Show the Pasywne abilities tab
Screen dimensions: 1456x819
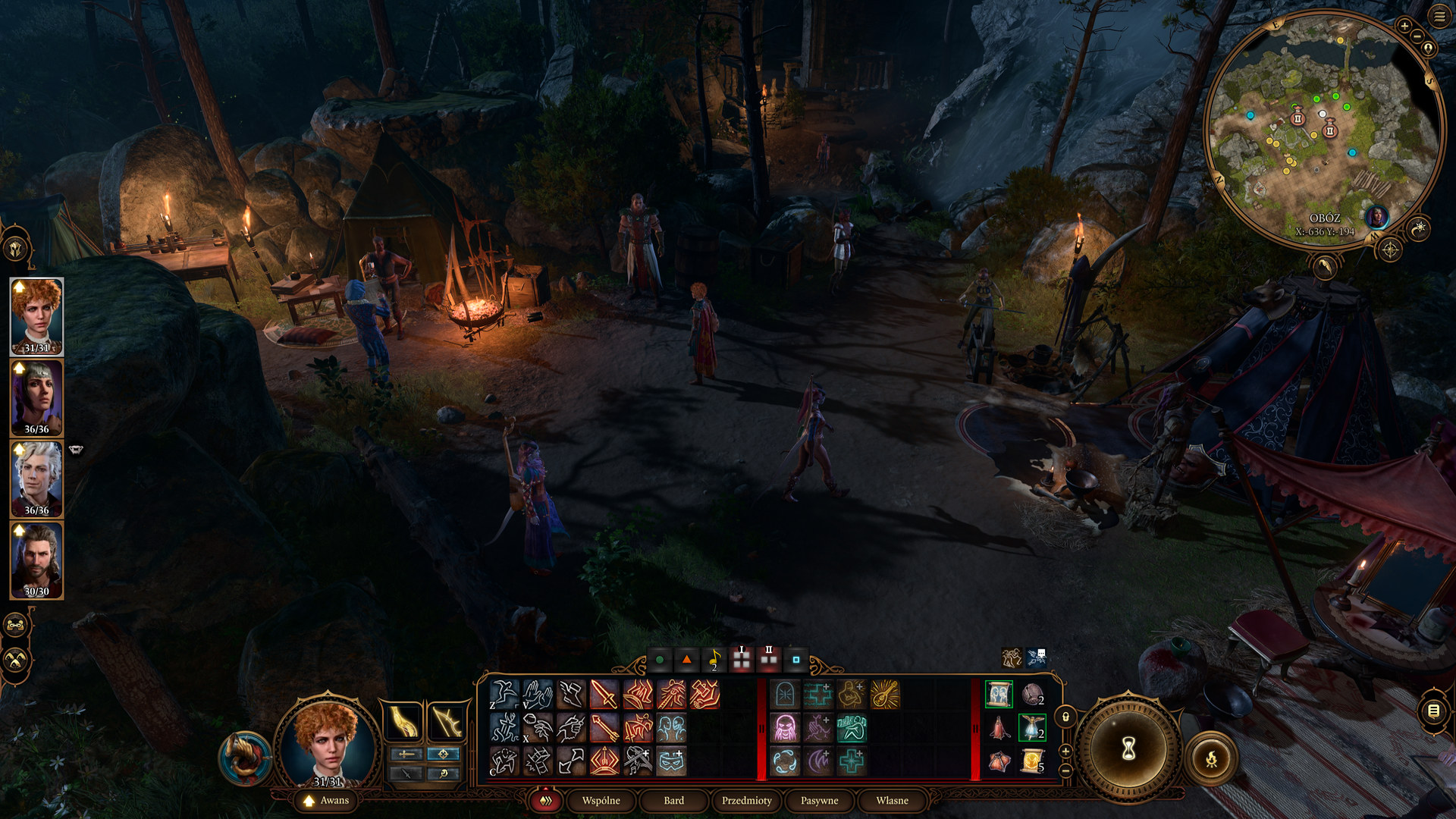(819, 800)
